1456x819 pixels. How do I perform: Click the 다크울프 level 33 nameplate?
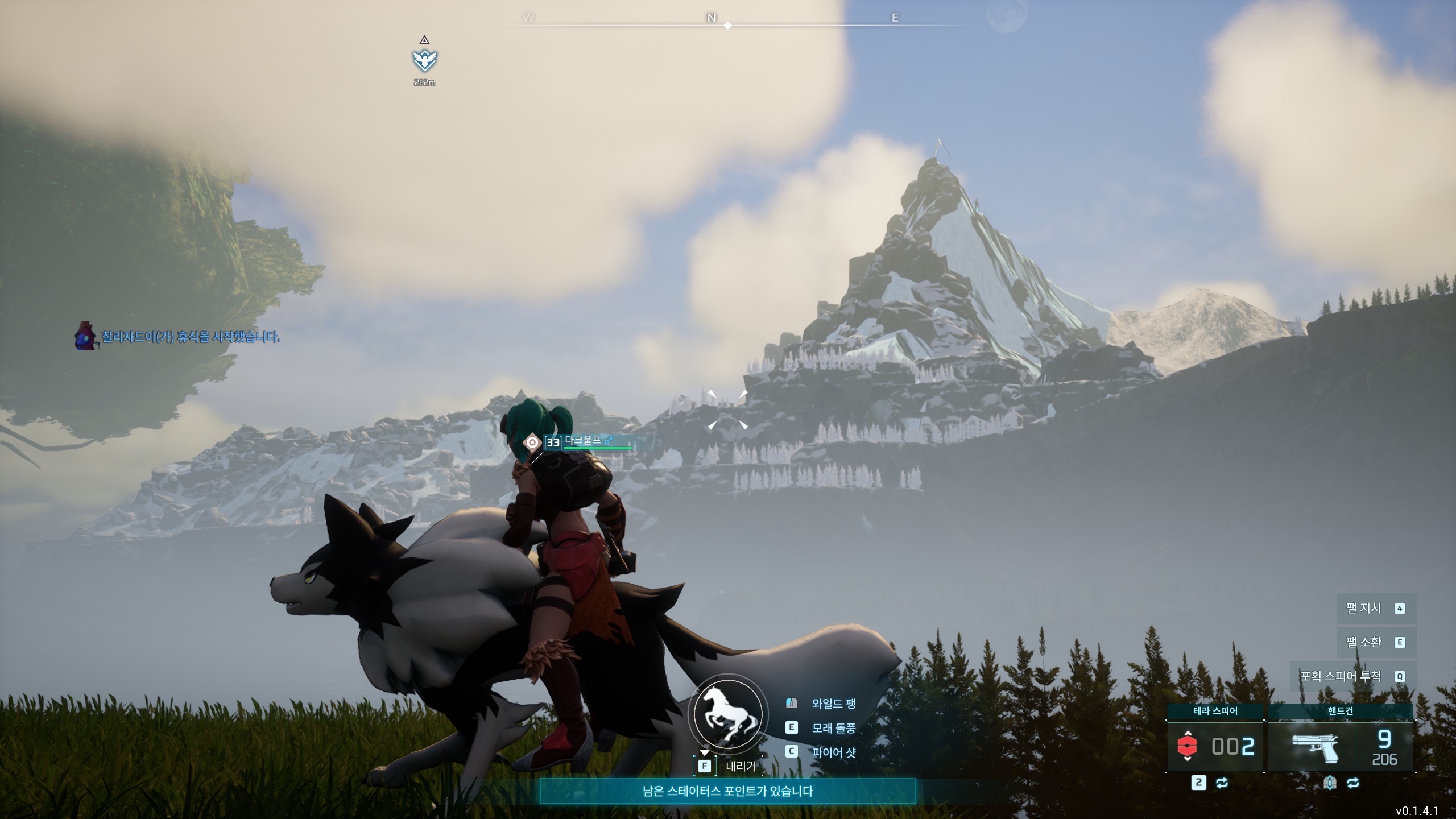[x=581, y=442]
